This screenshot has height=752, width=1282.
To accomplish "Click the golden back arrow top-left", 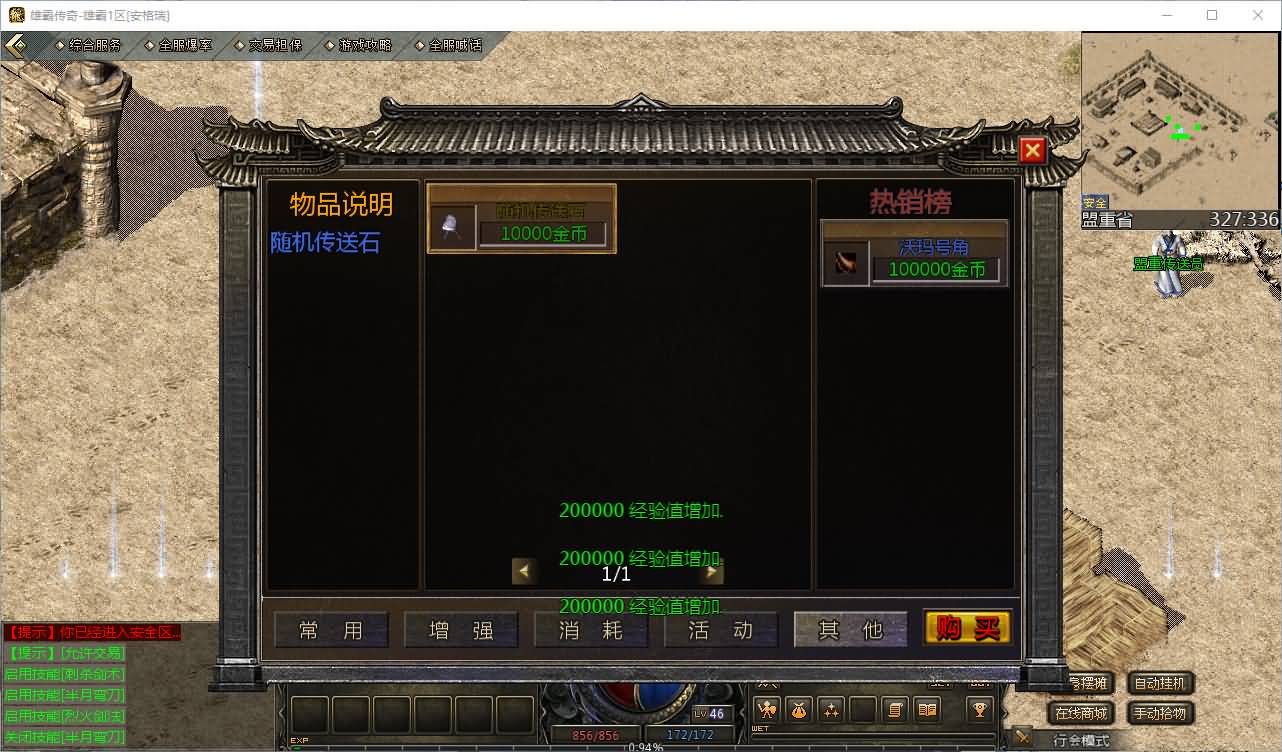I will (x=16, y=44).
